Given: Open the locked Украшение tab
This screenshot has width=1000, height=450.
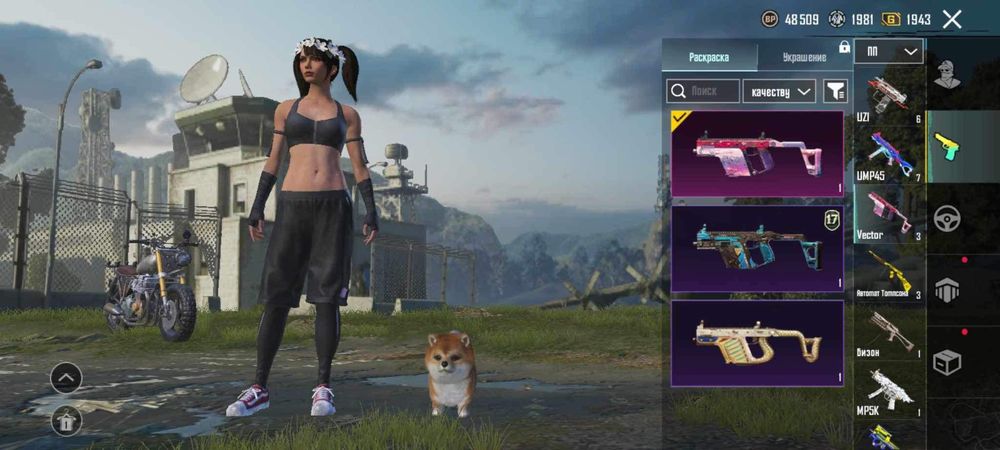Looking at the screenshot, I should click(803, 57).
